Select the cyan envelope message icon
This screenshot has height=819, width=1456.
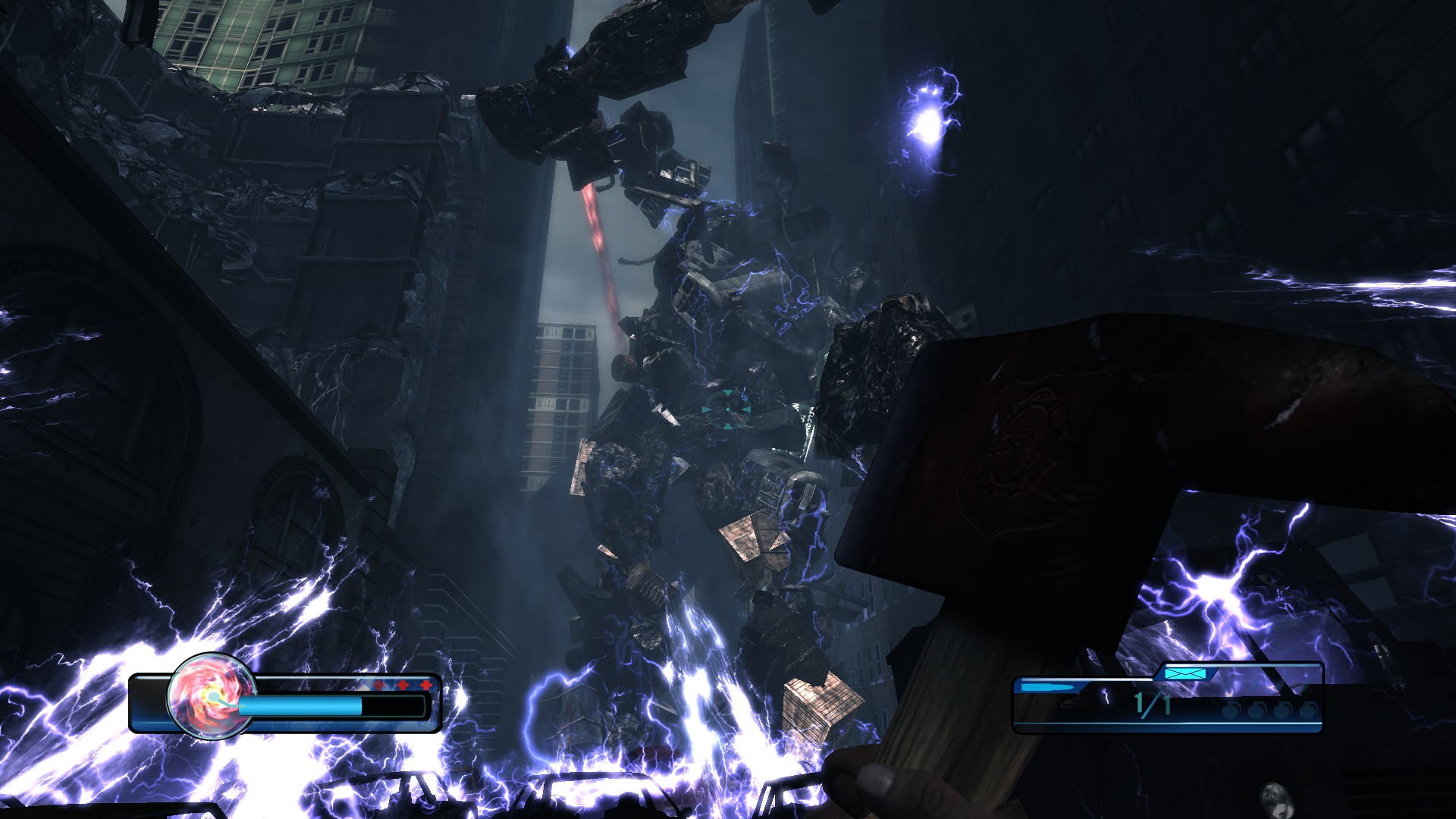tap(1185, 673)
